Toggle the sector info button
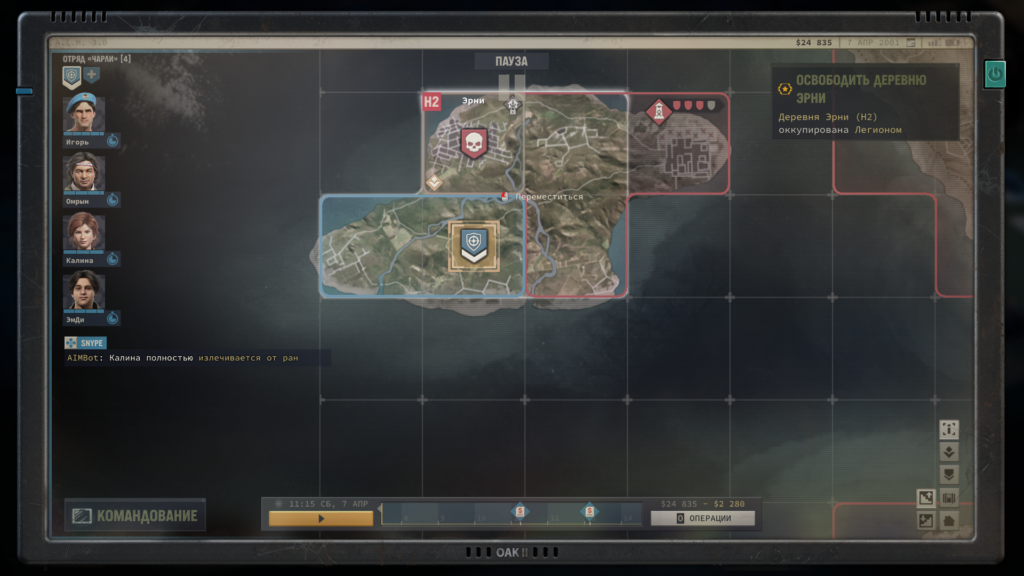 [x=949, y=429]
